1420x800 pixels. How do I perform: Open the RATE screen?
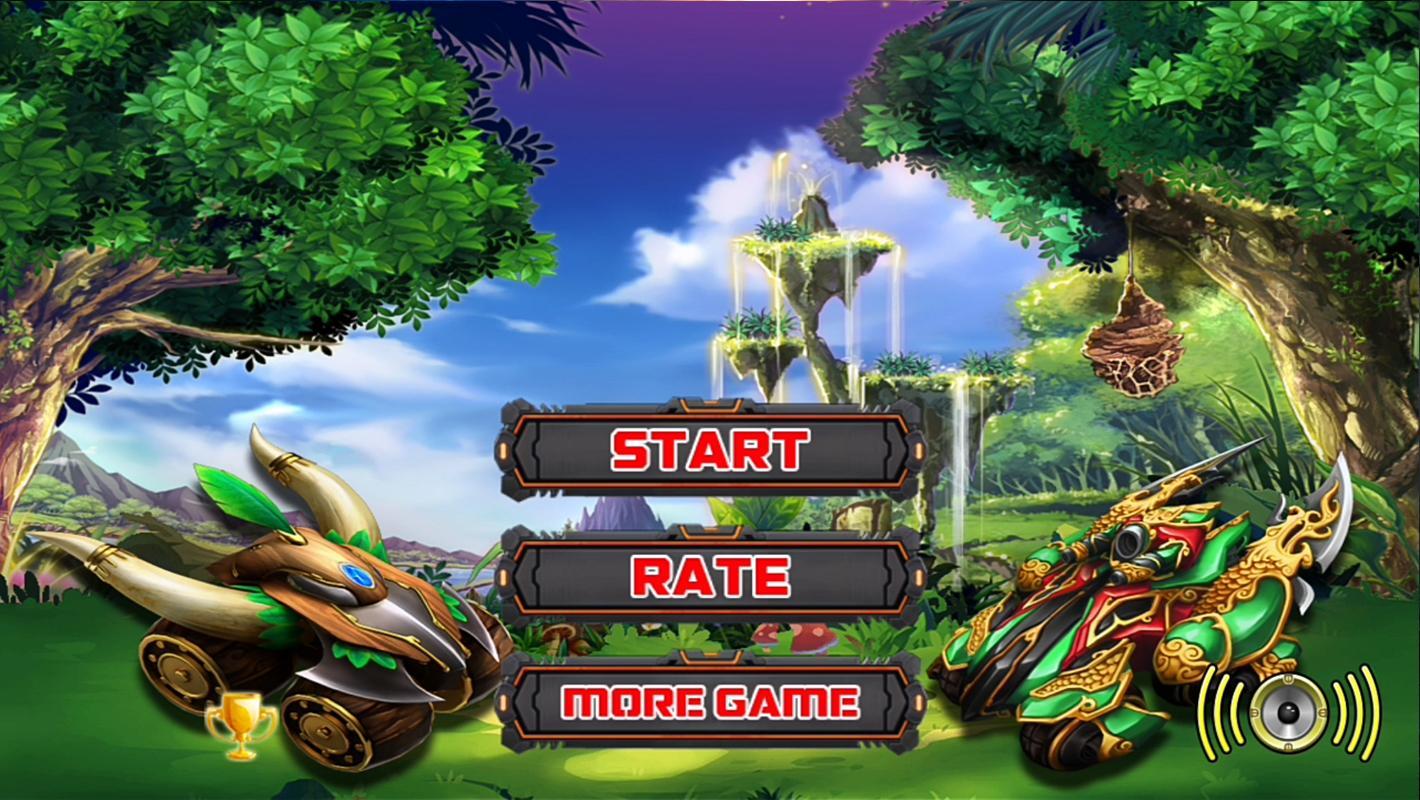click(x=710, y=576)
